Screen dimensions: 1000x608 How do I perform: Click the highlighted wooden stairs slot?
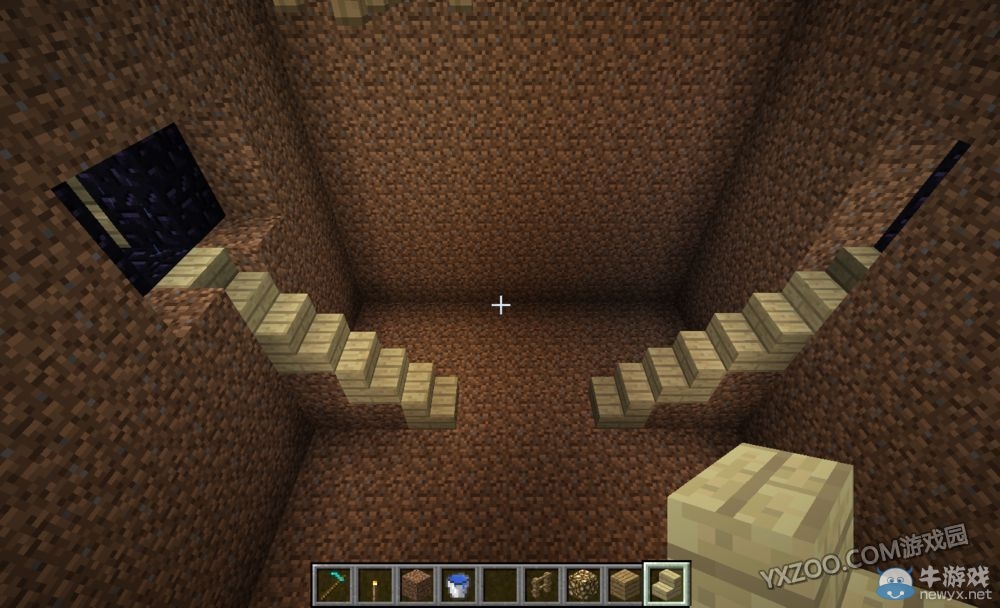pos(667,583)
